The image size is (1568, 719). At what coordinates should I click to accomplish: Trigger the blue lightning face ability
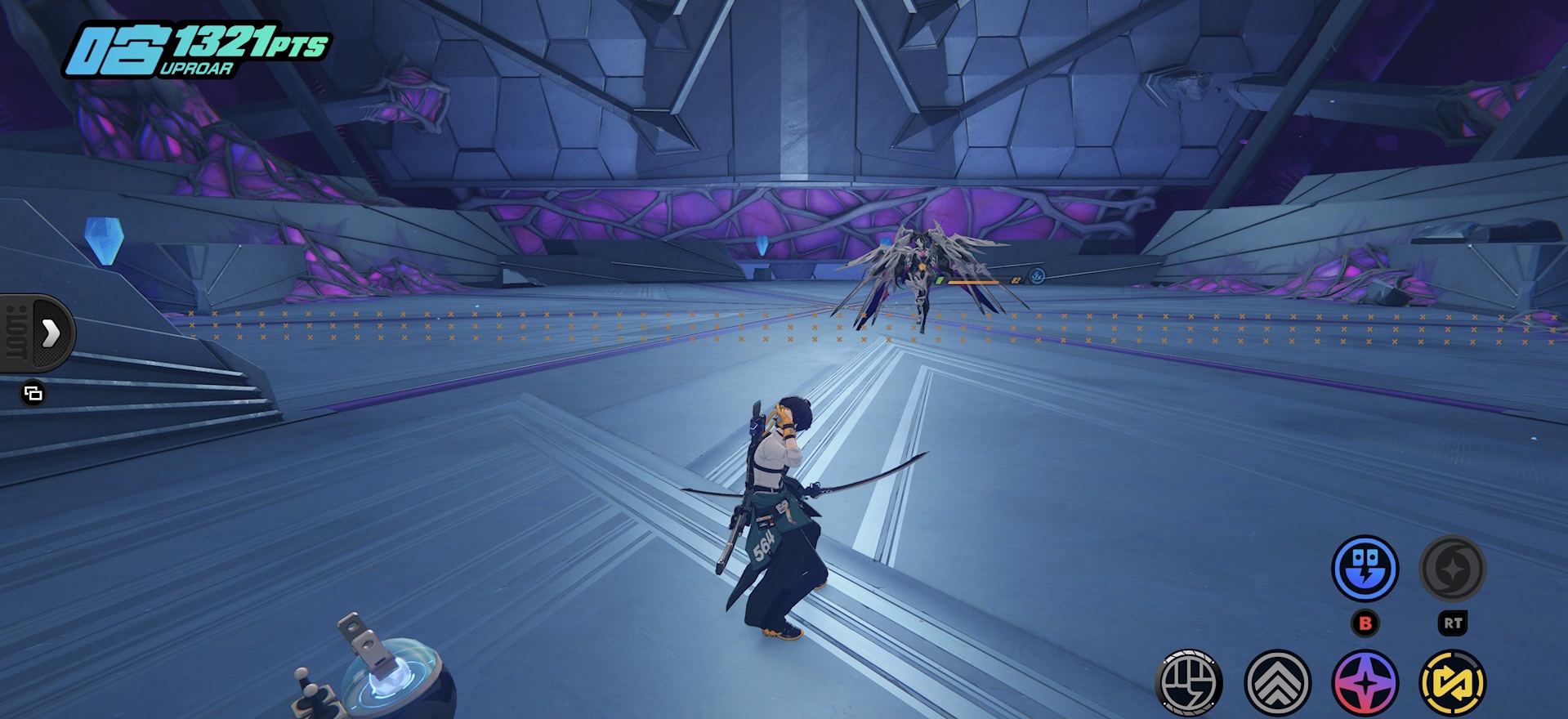pos(1365,569)
